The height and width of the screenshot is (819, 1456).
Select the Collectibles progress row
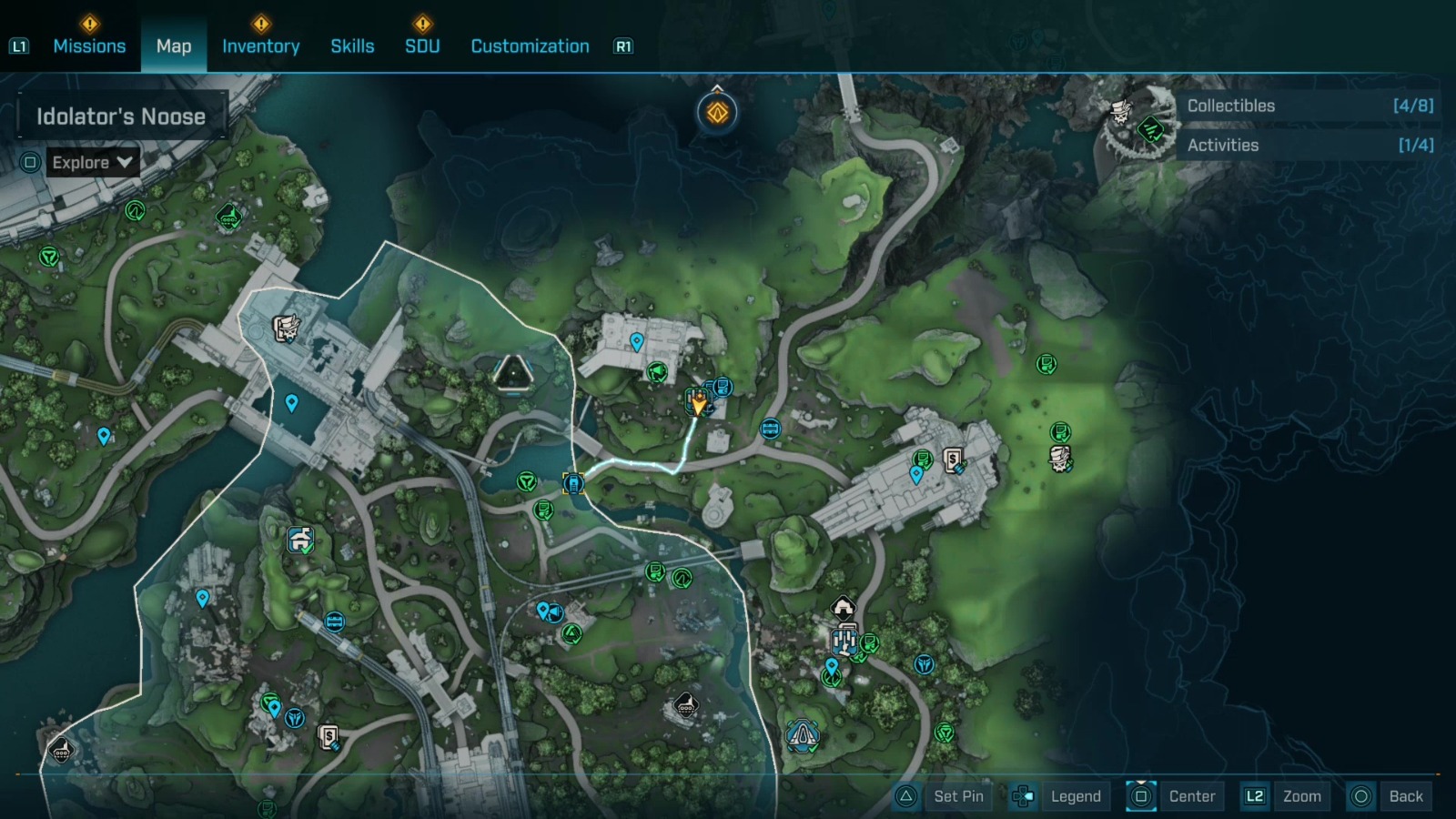(1309, 106)
